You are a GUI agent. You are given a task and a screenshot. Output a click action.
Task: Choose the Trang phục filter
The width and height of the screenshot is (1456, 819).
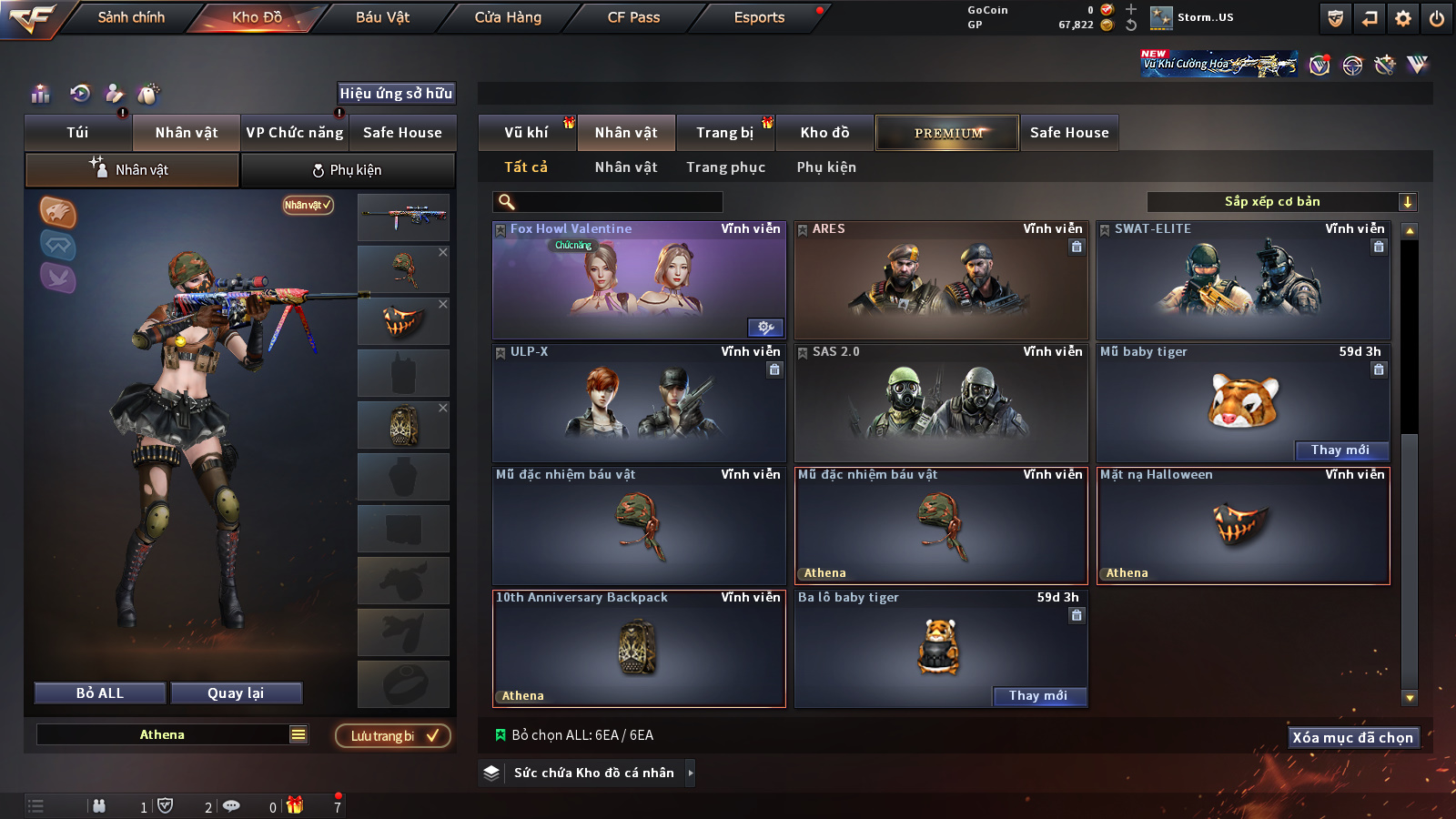pyautogui.click(x=725, y=167)
